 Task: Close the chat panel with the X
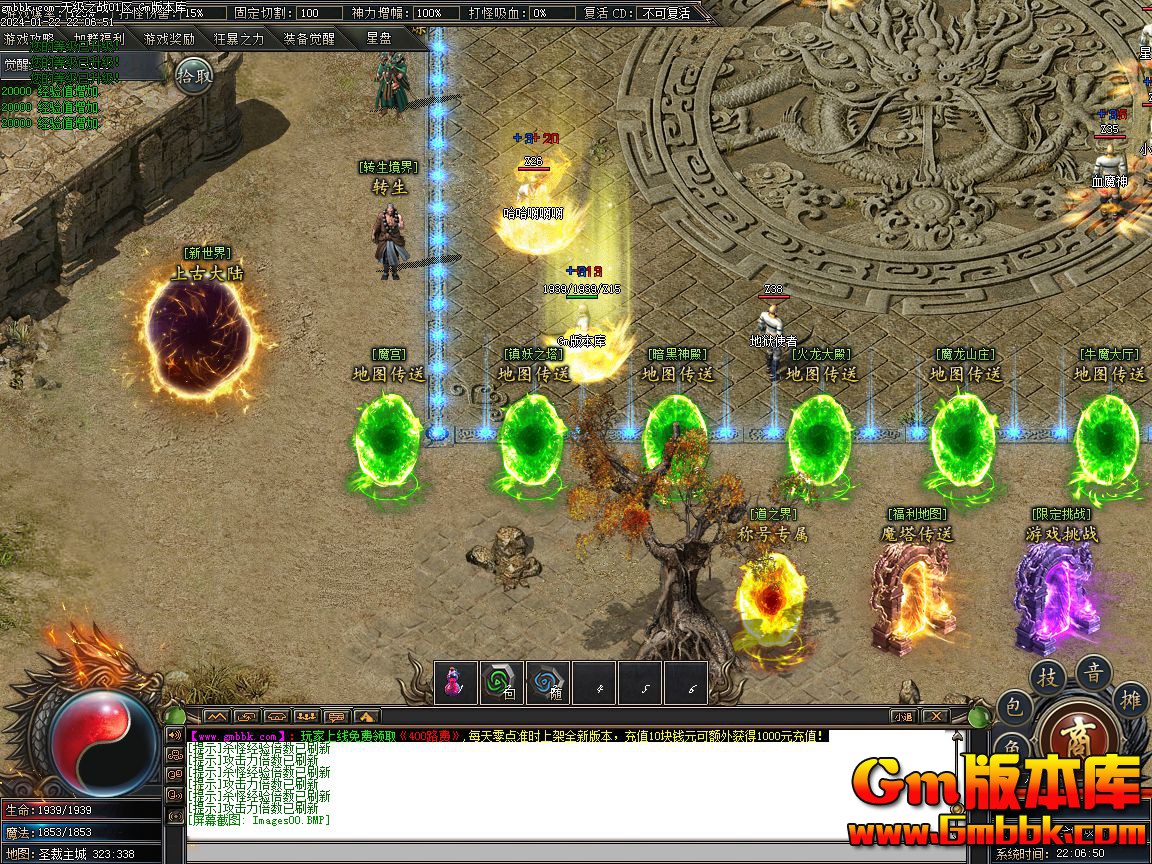(x=935, y=716)
